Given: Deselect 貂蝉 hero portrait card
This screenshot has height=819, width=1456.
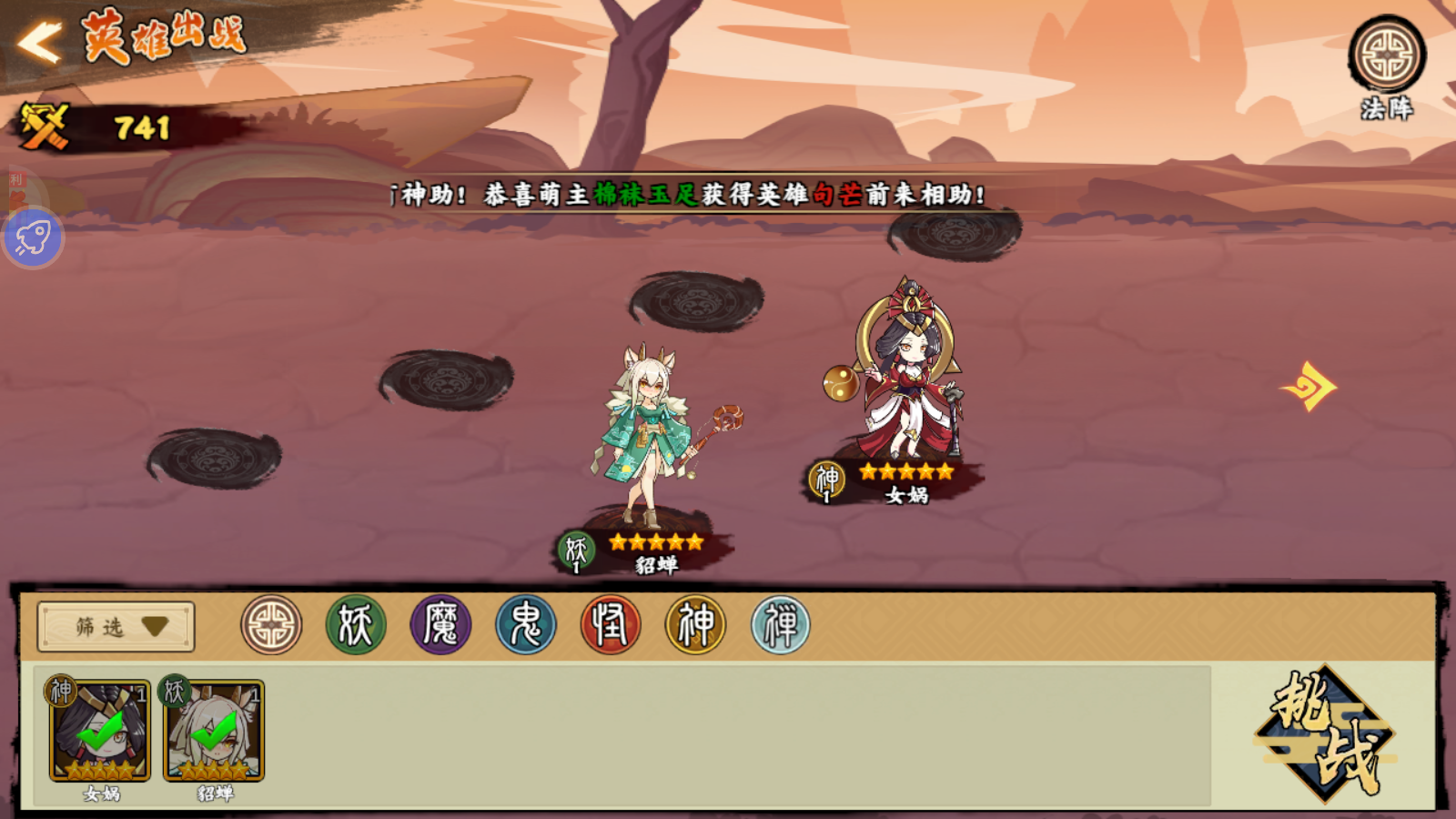Looking at the screenshot, I should (x=214, y=731).
